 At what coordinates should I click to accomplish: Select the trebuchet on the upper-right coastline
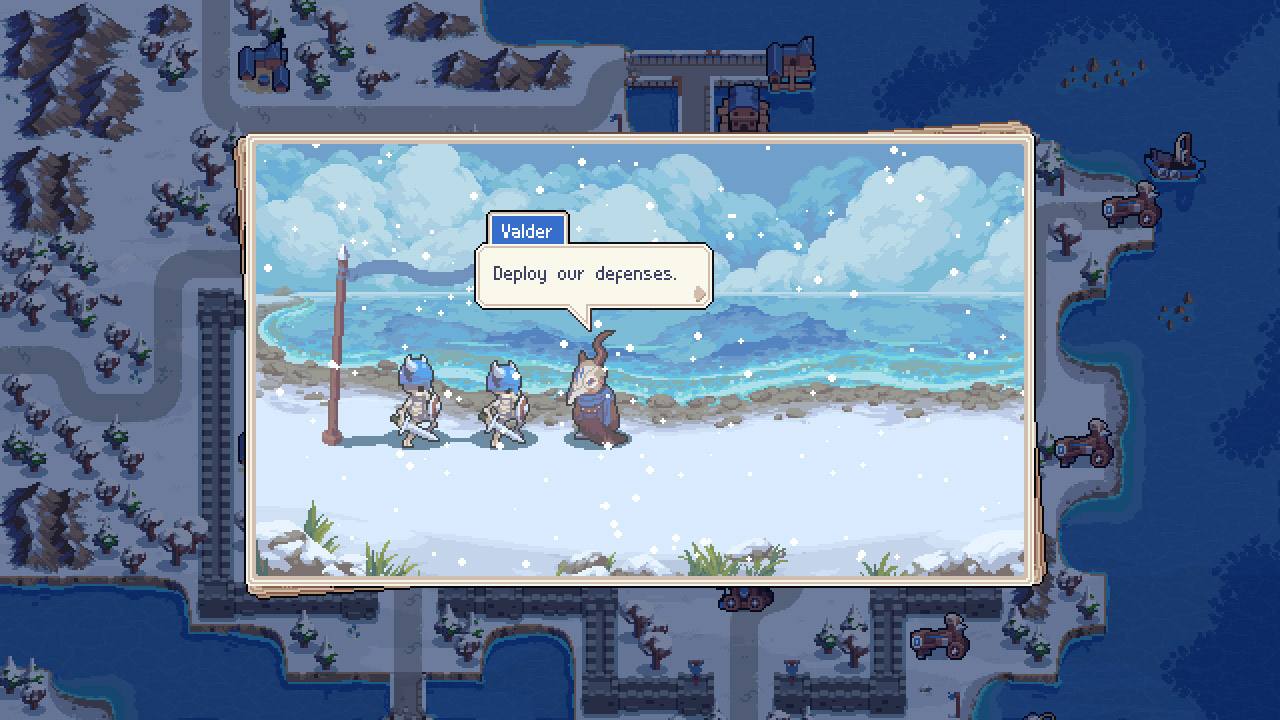click(1130, 210)
